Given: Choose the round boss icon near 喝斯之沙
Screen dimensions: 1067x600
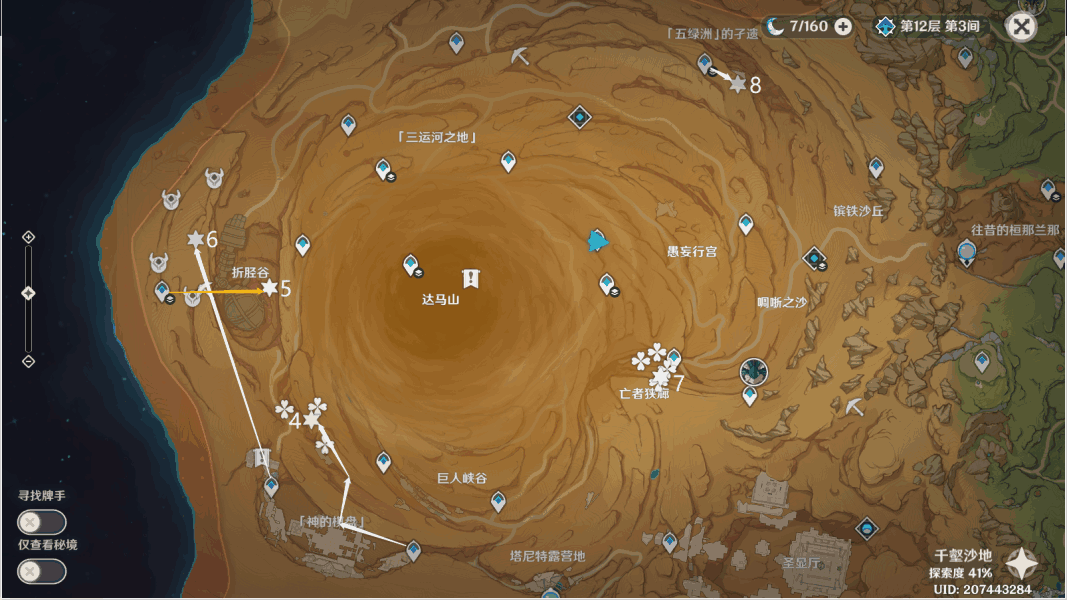Looking at the screenshot, I should [752, 372].
